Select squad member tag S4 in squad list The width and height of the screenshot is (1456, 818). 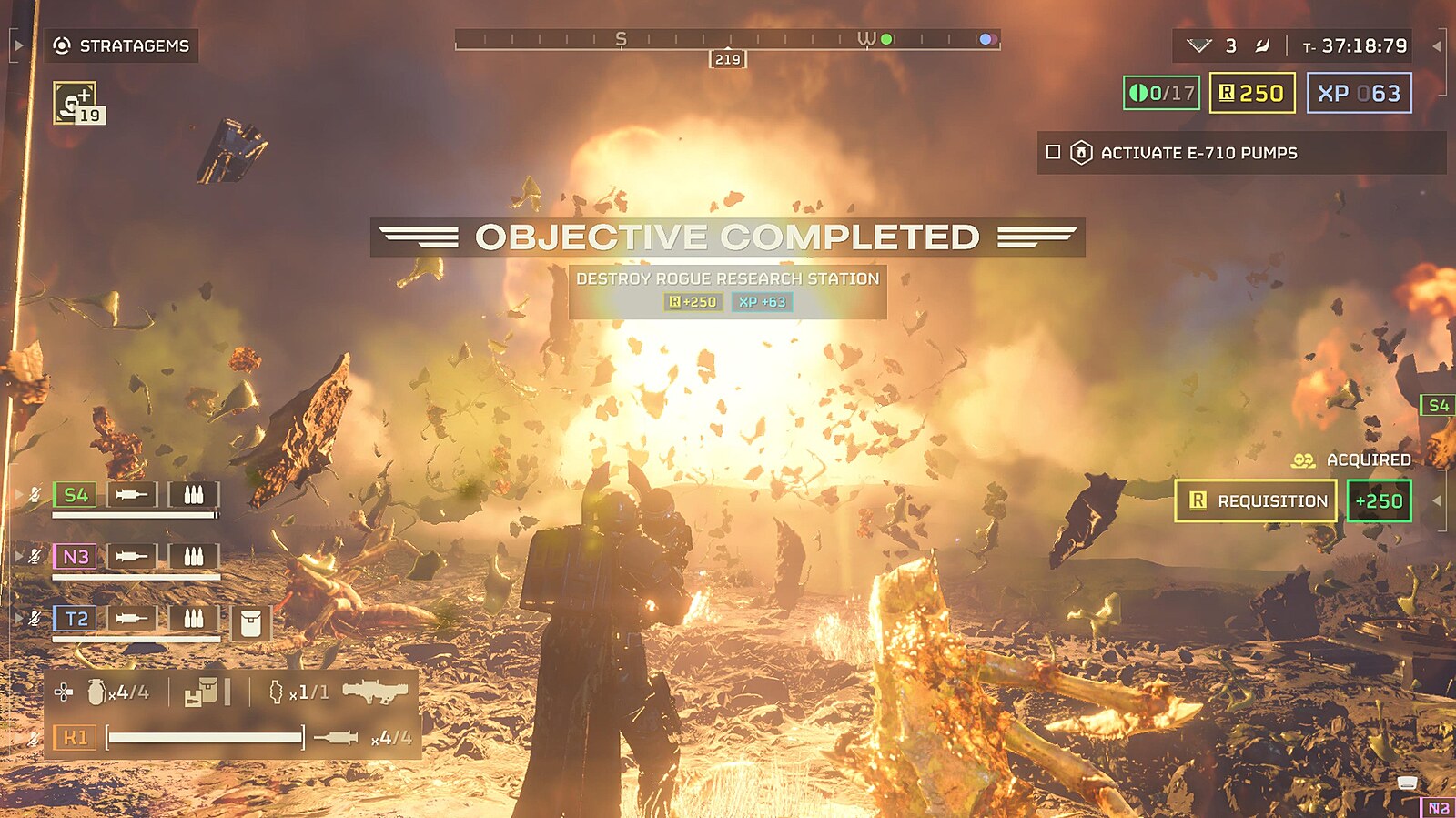(x=76, y=495)
